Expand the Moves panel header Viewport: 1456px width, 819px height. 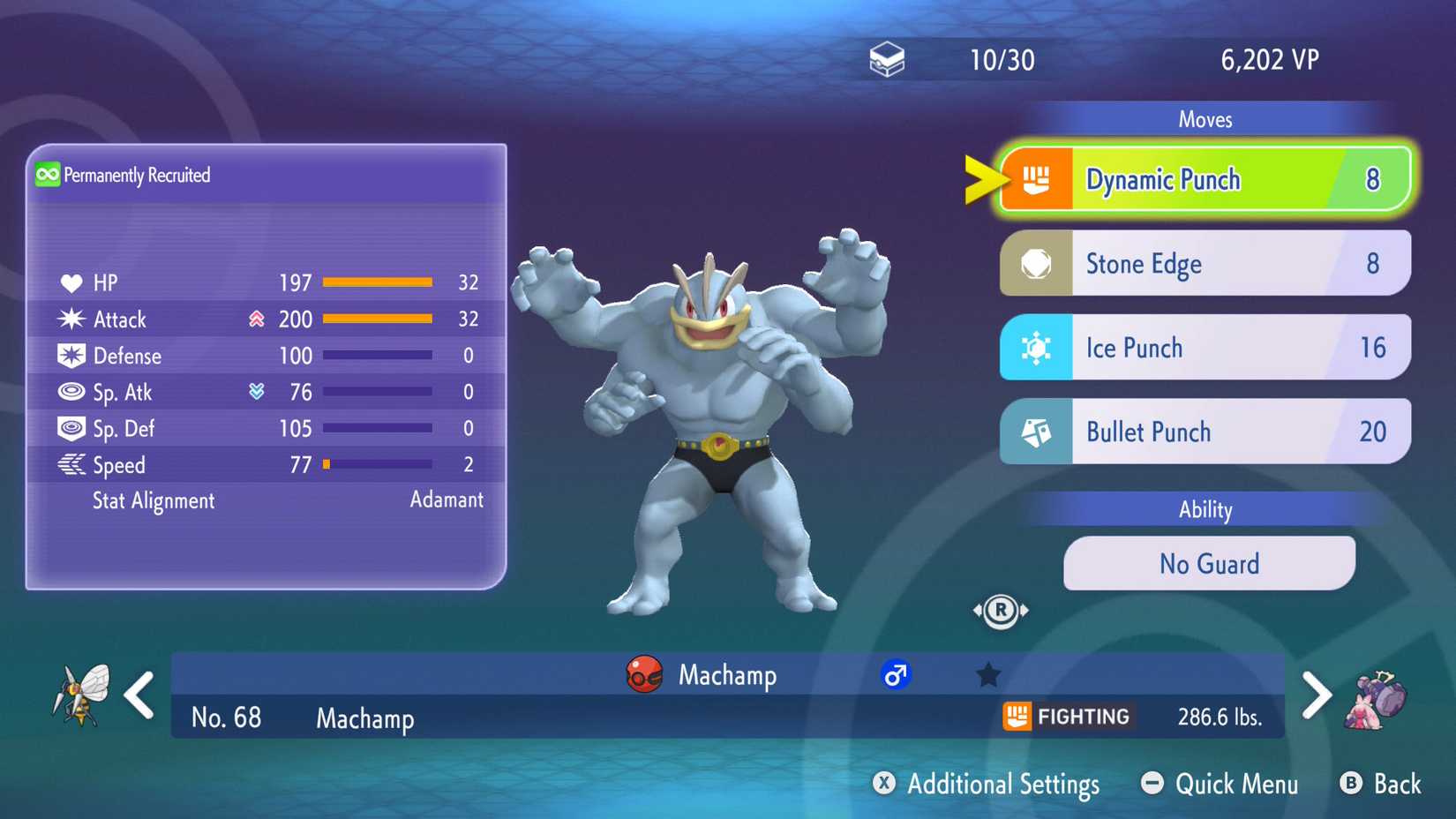[1205, 119]
